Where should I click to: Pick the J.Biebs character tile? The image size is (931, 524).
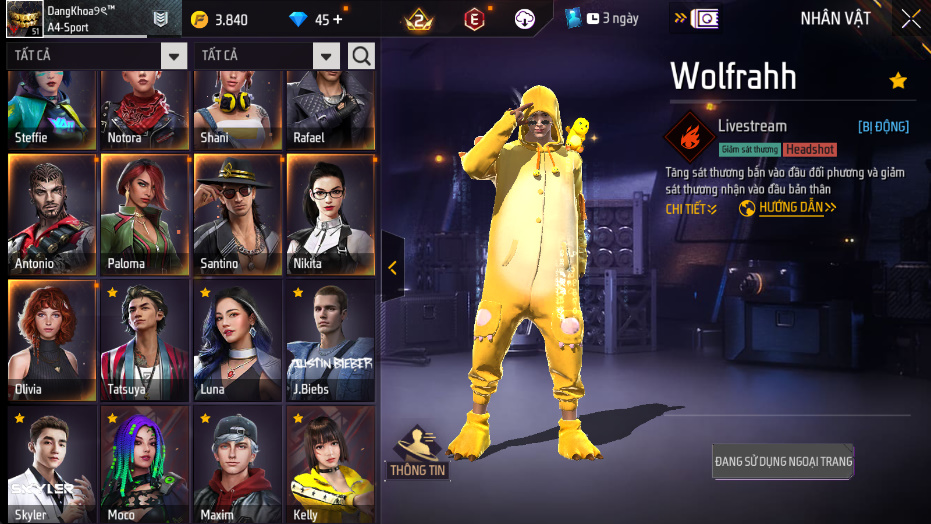point(330,340)
